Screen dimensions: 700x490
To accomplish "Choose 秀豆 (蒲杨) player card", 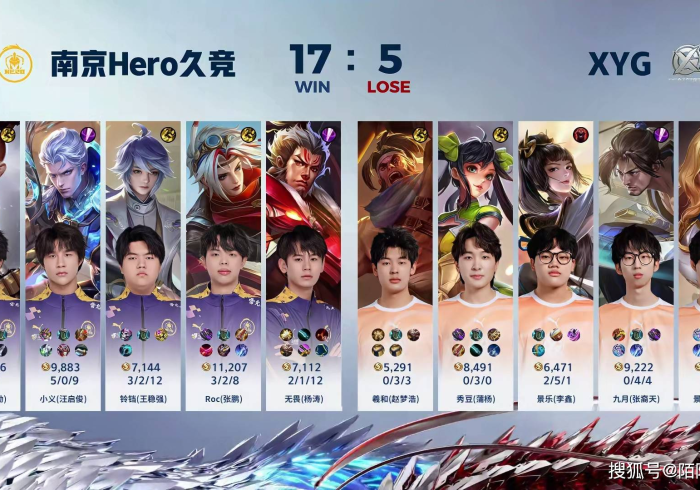I will [475, 265].
